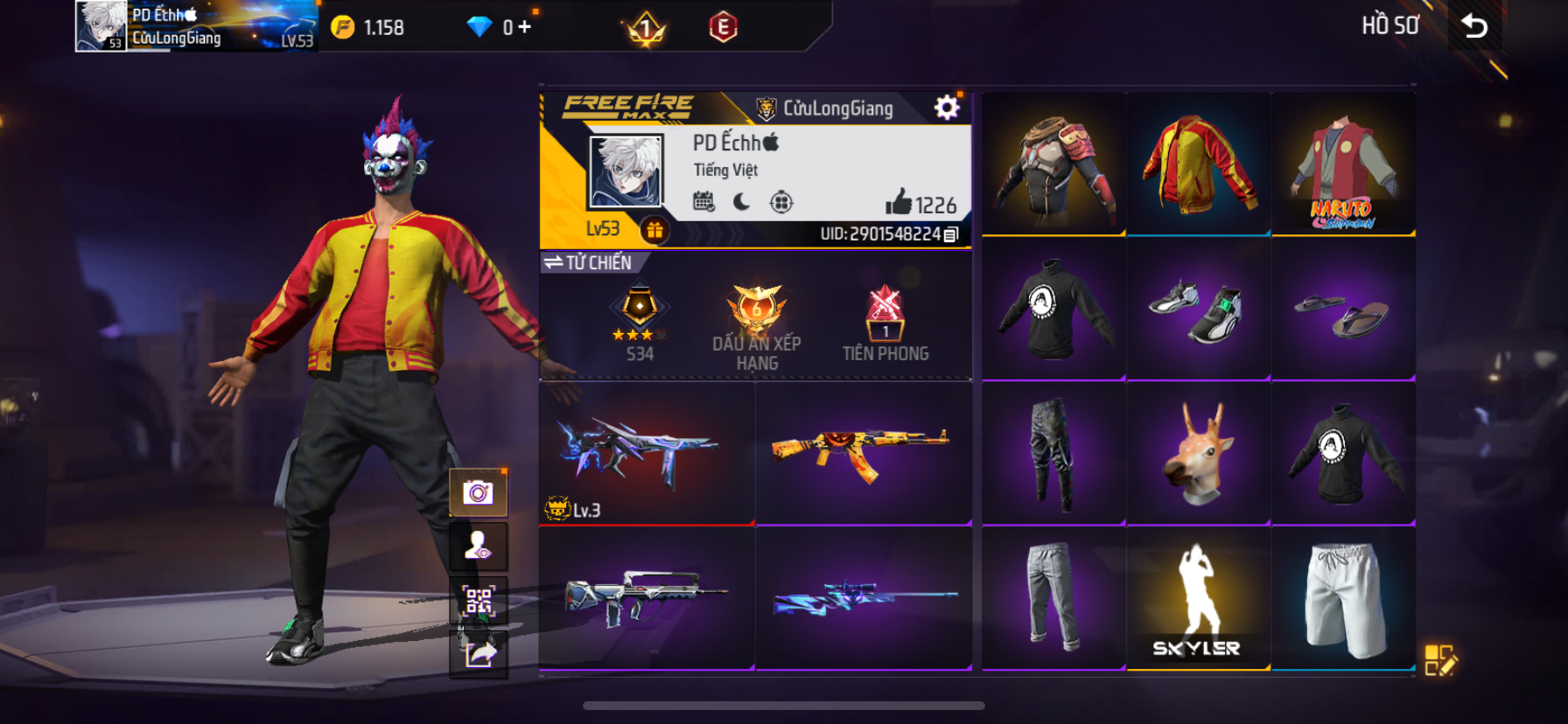Select the deer head mask
Image resolution: width=1568 pixels, height=724 pixels.
point(1198,453)
